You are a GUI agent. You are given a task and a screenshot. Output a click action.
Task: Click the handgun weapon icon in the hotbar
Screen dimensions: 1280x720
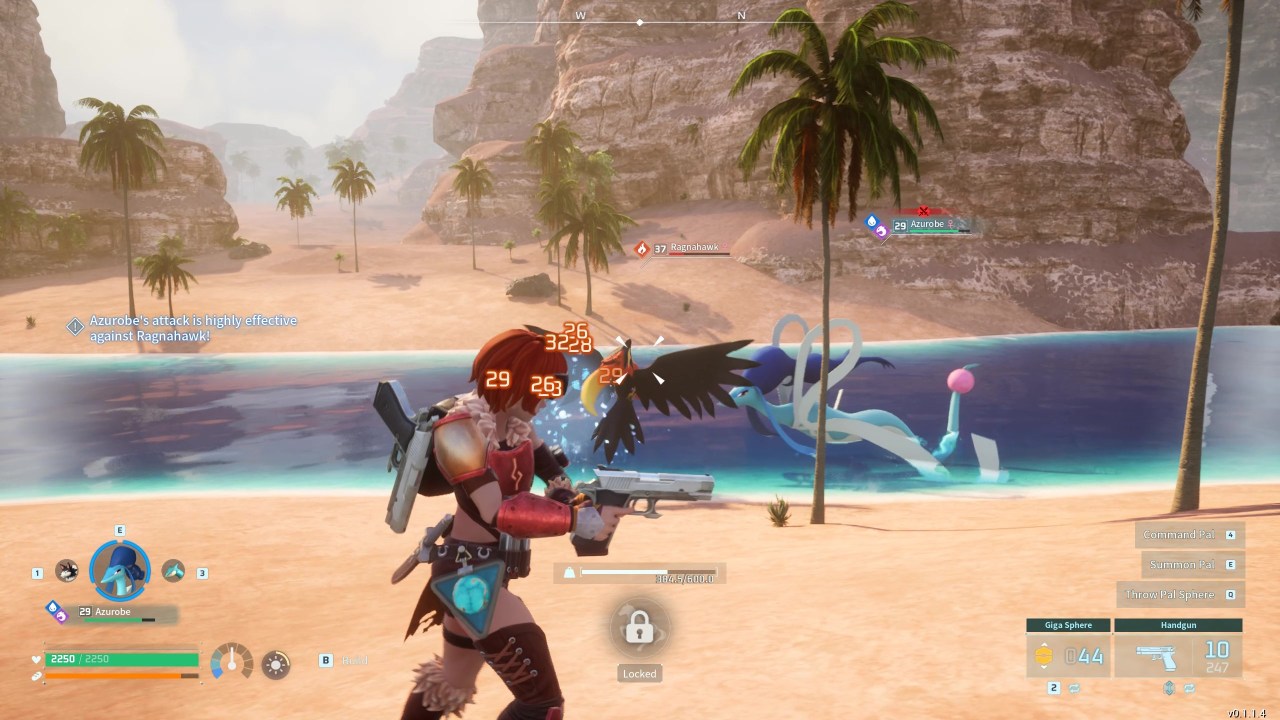(1155, 658)
